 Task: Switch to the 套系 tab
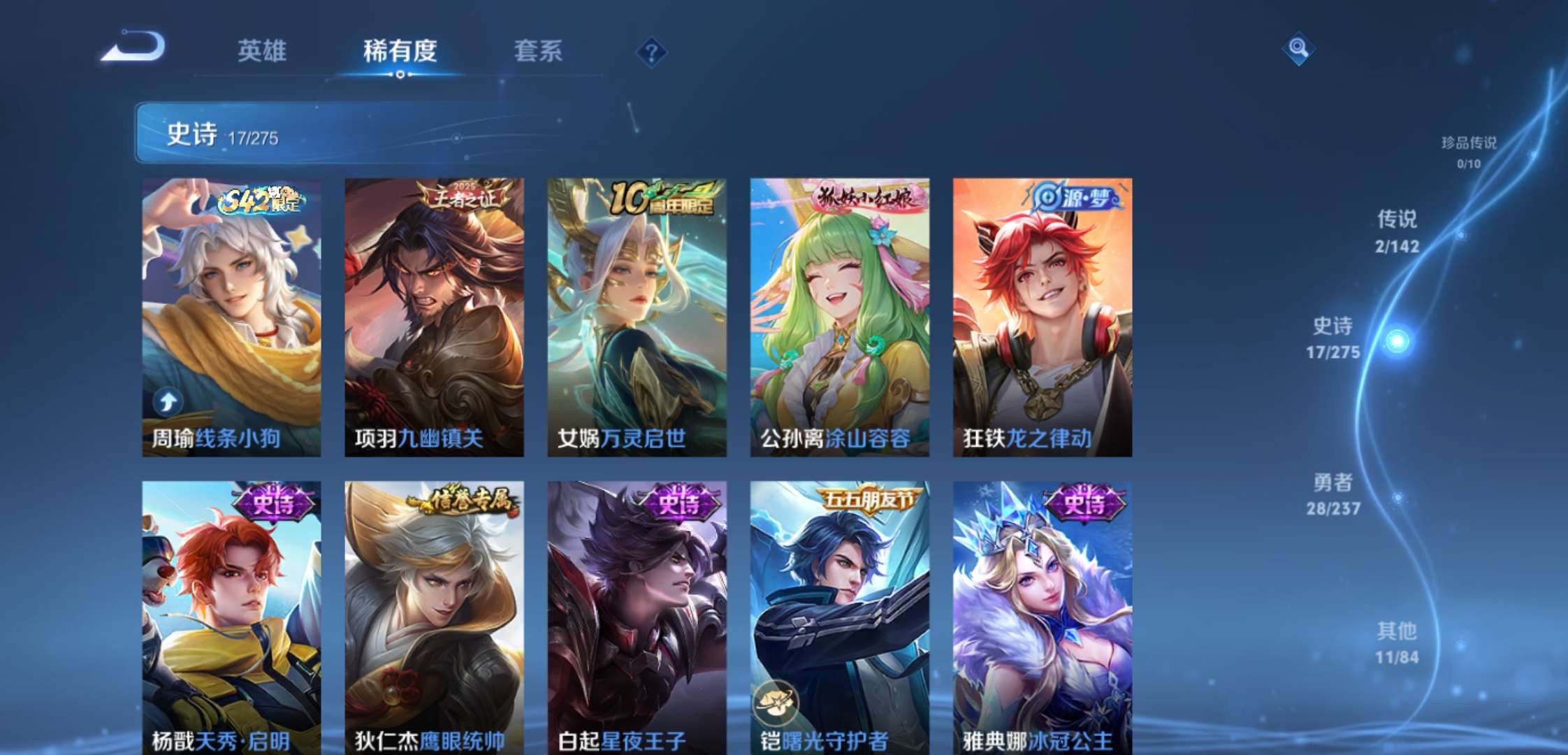pos(539,52)
